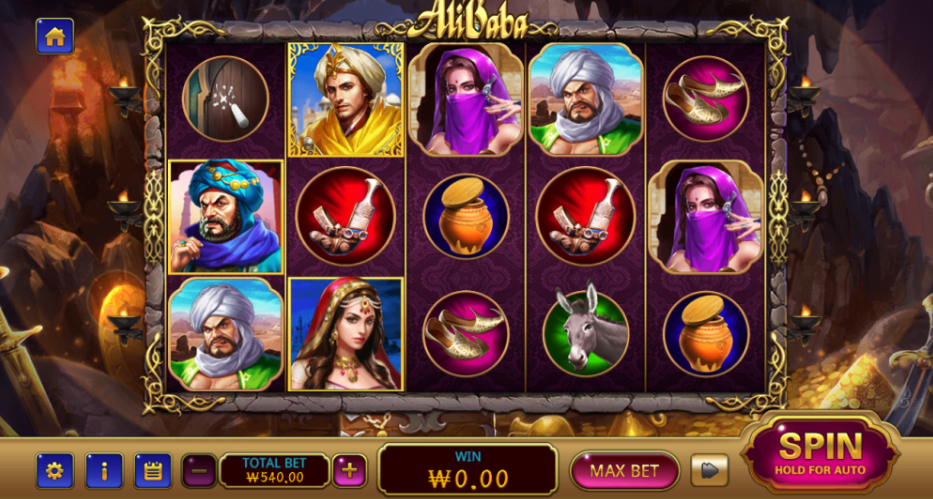Viewport: 933px width, 499px height.
Task: Select the MAX BET button
Action: click(623, 470)
